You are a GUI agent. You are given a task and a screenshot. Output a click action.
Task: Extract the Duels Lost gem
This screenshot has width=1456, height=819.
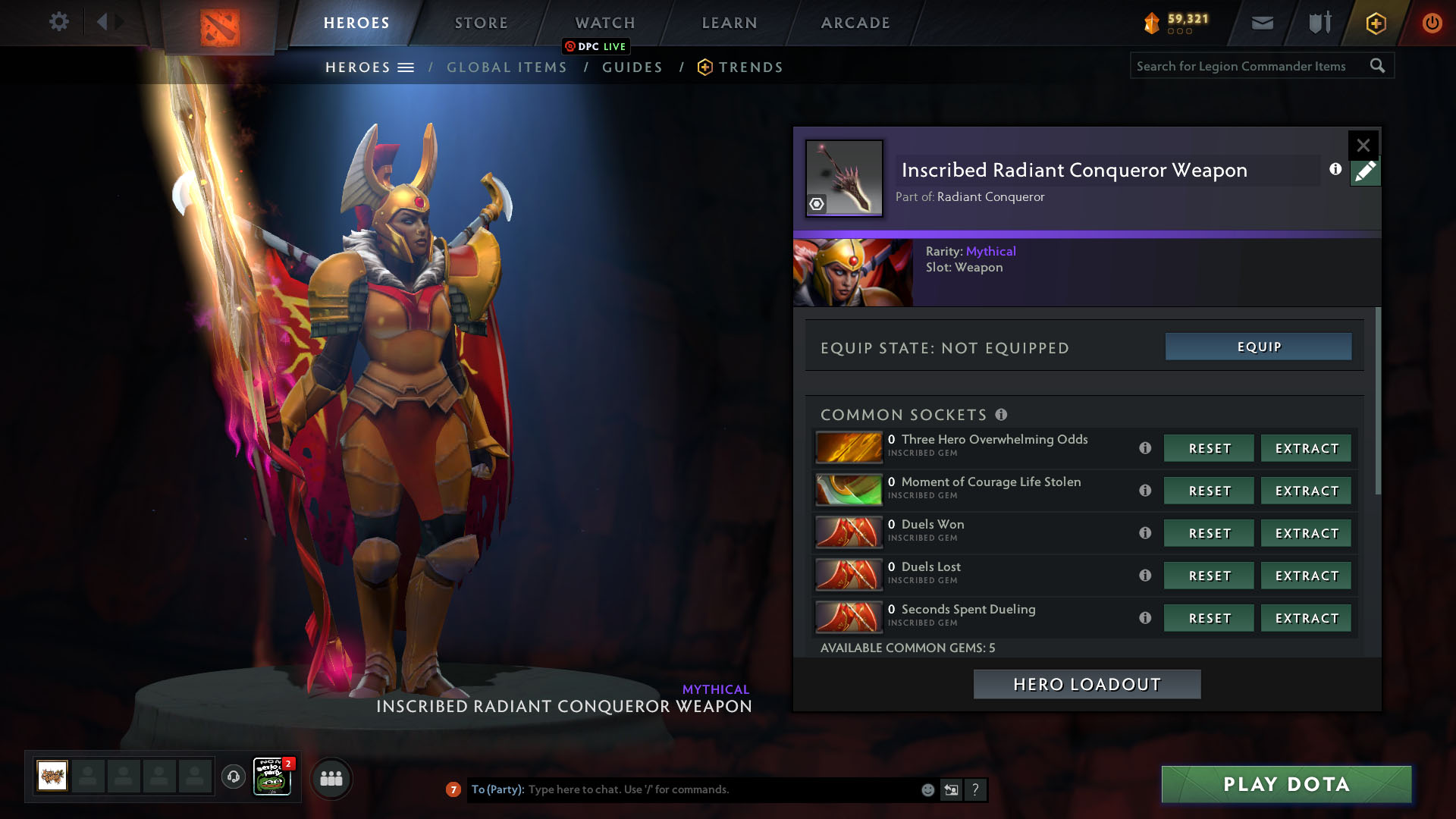point(1306,576)
